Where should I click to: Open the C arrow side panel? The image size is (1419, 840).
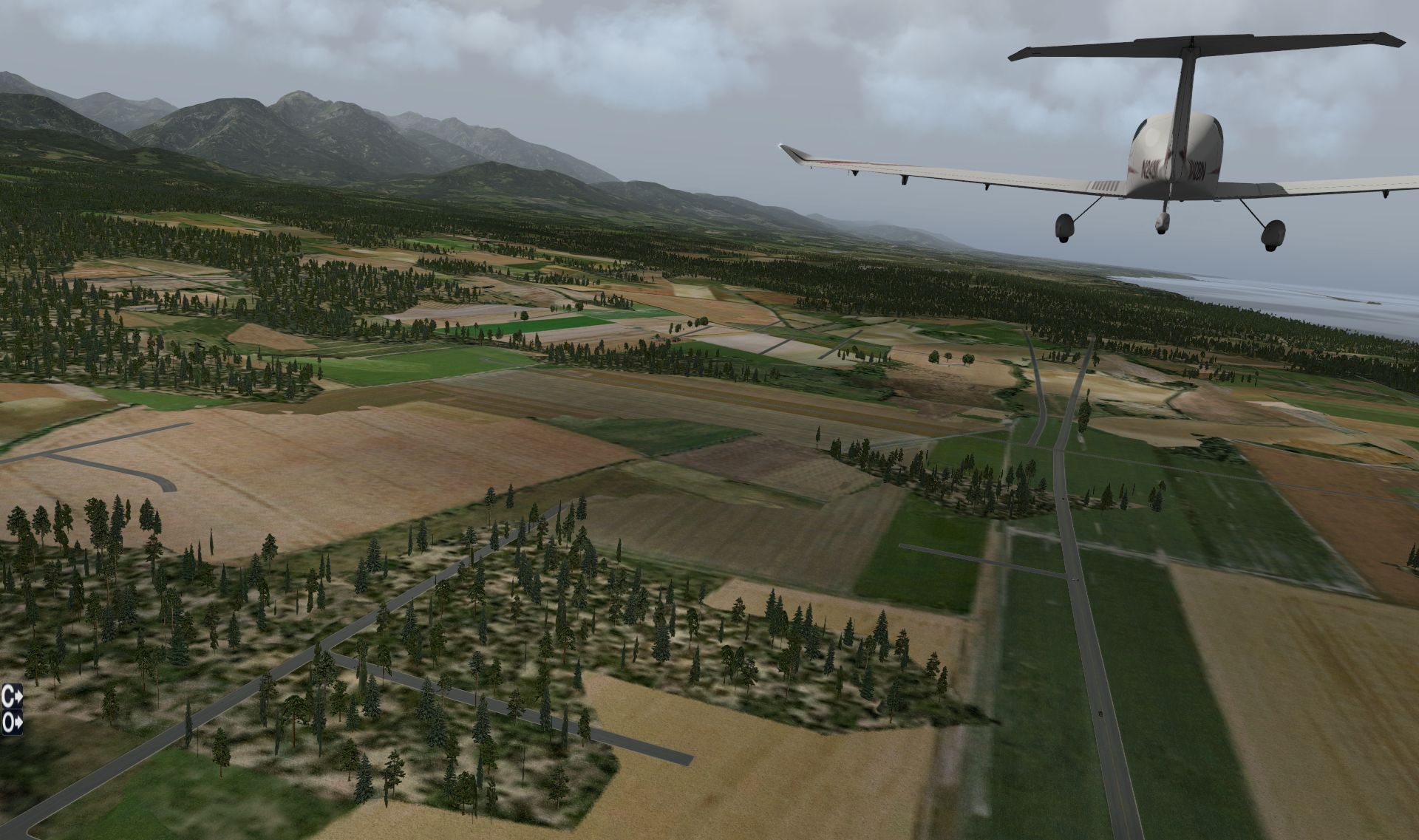(x=12, y=694)
